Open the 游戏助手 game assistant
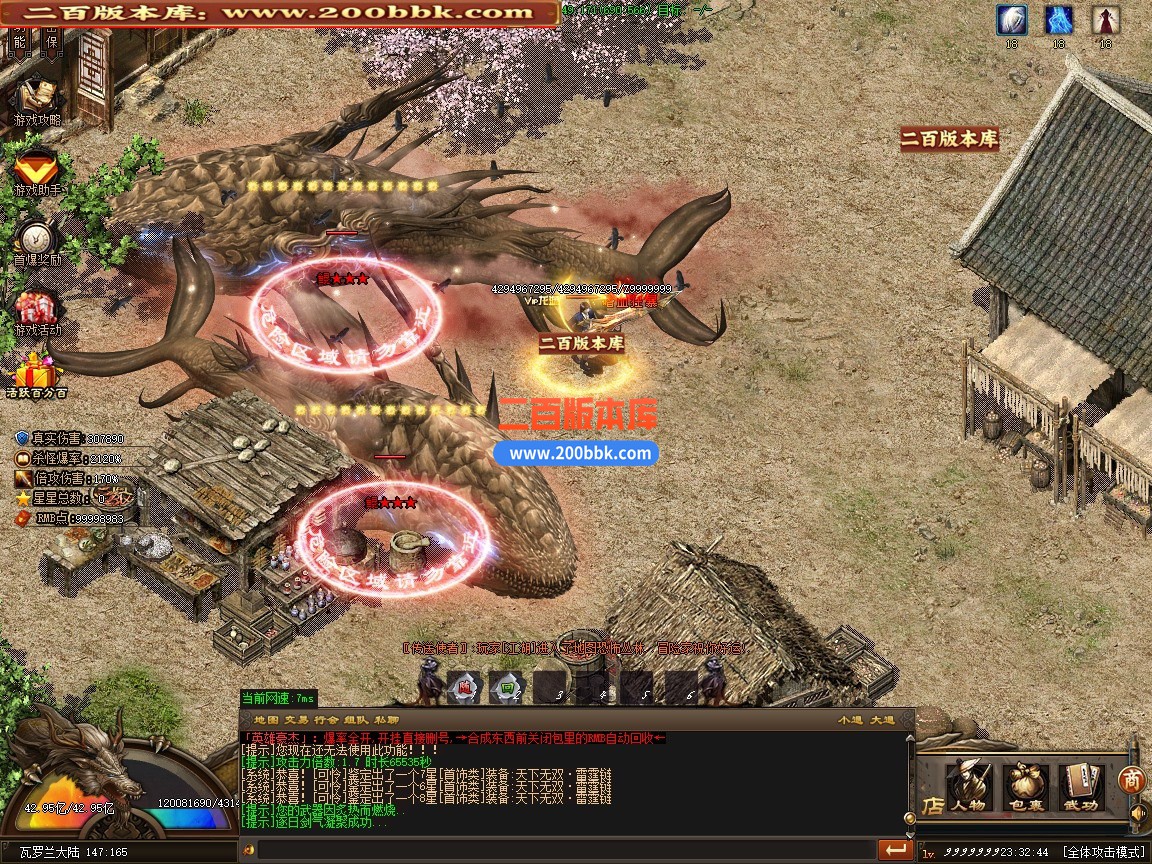The height and width of the screenshot is (864, 1152). (37, 168)
